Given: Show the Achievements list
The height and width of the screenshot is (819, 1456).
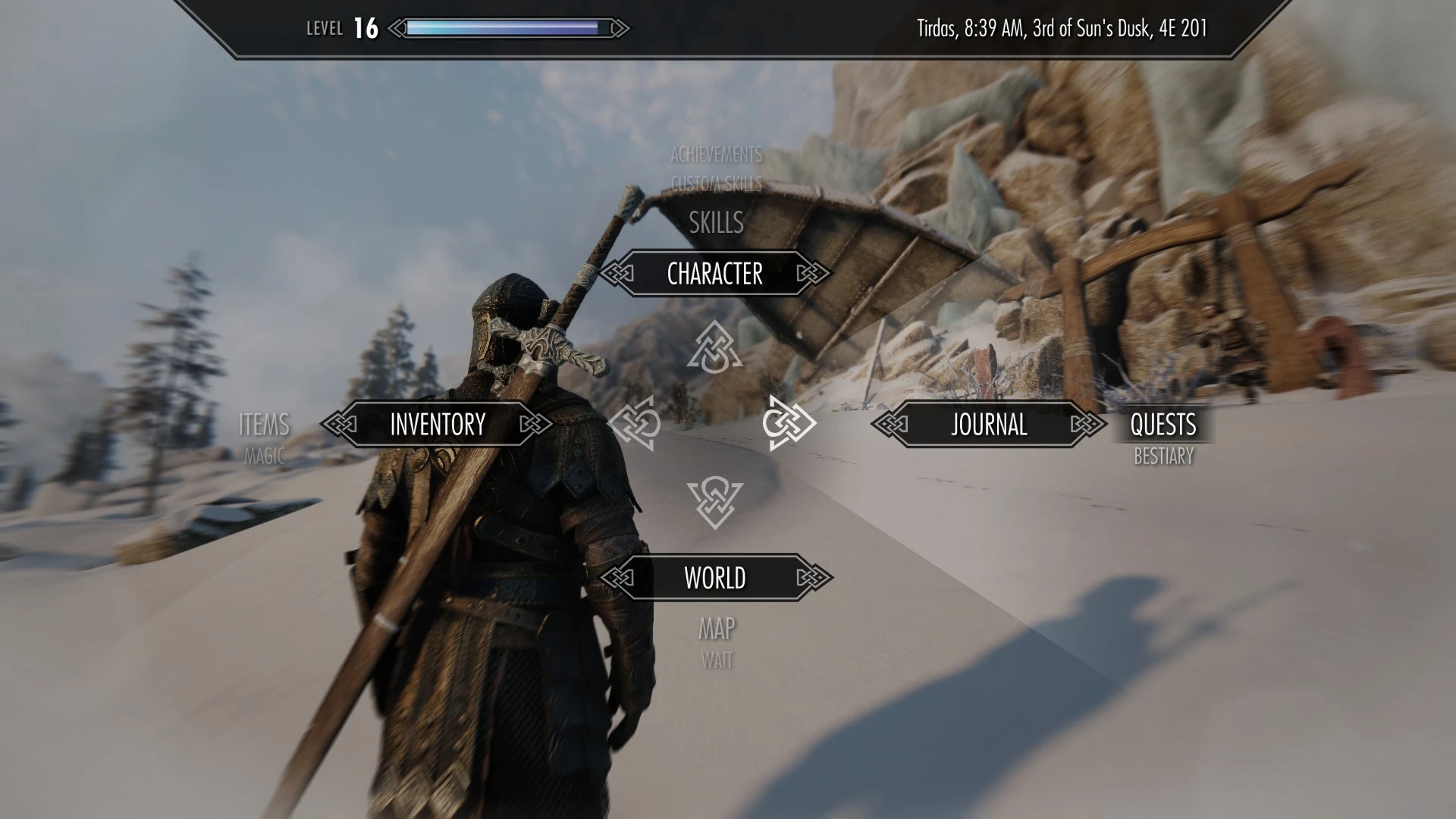Looking at the screenshot, I should pyautogui.click(x=716, y=155).
